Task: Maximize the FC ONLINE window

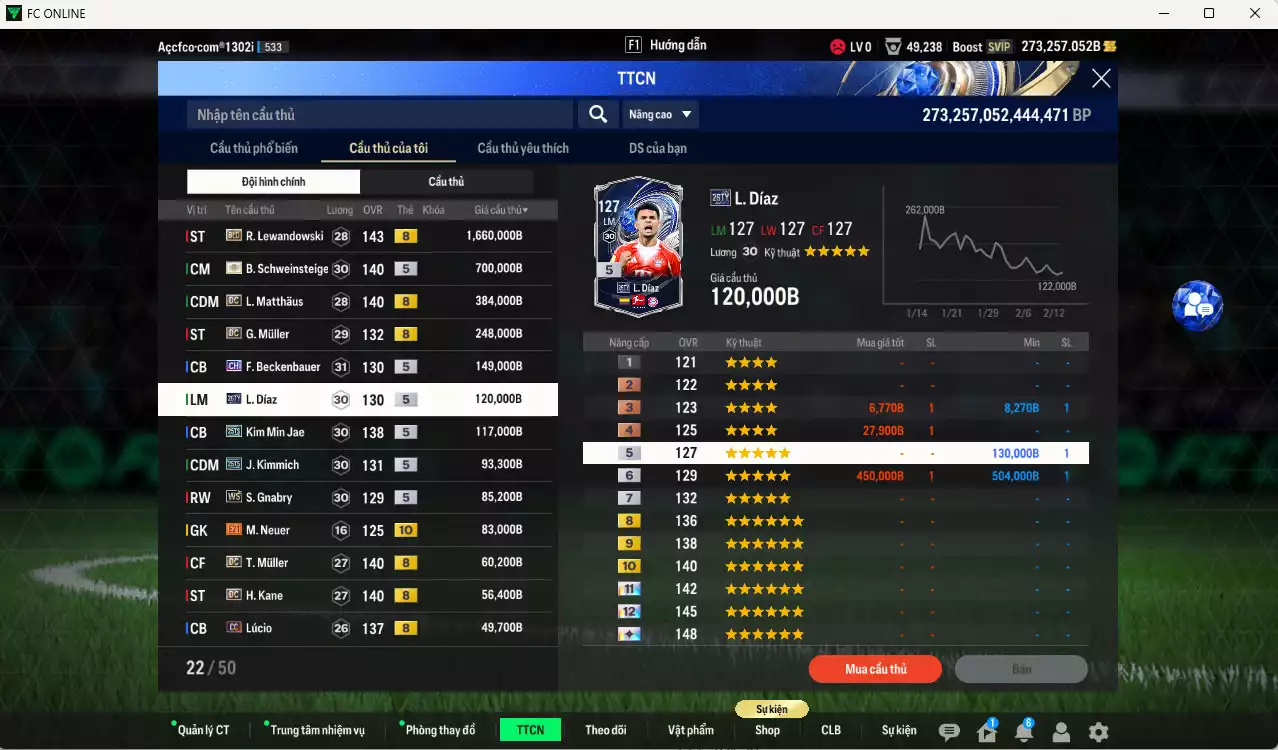Action: point(1208,13)
